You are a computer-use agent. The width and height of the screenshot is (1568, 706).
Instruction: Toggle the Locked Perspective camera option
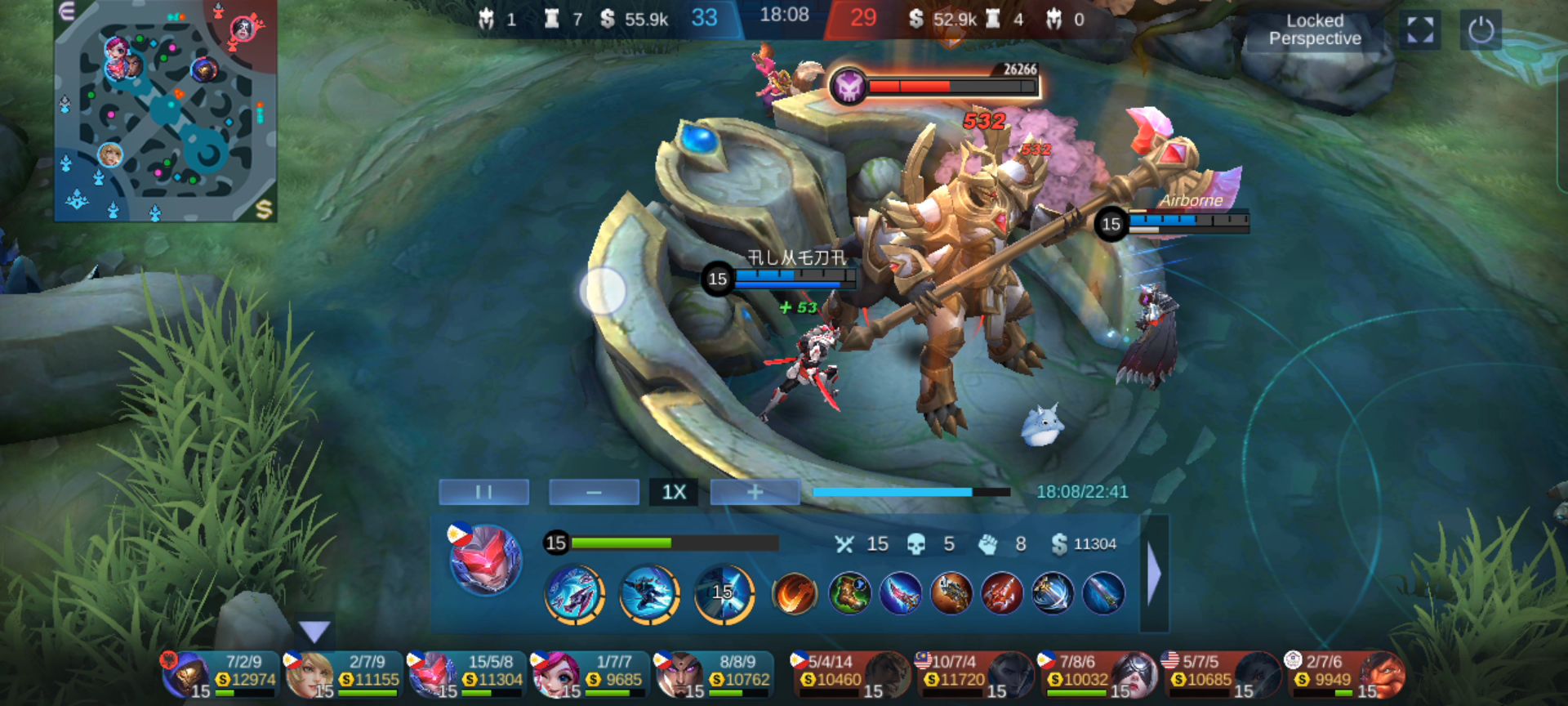pos(1314,30)
